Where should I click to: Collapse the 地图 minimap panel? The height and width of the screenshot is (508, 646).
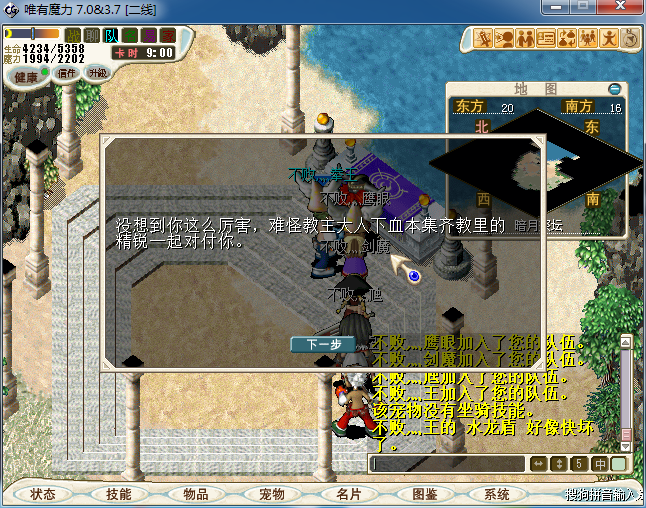coord(614,88)
